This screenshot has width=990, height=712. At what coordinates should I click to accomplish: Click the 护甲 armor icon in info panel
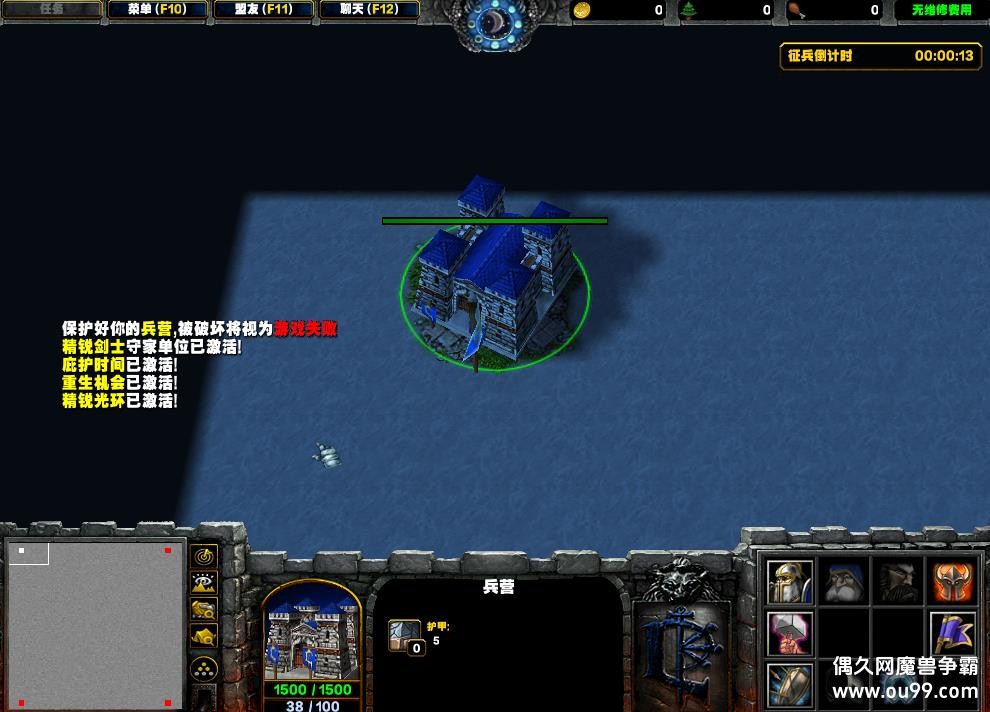pos(405,636)
